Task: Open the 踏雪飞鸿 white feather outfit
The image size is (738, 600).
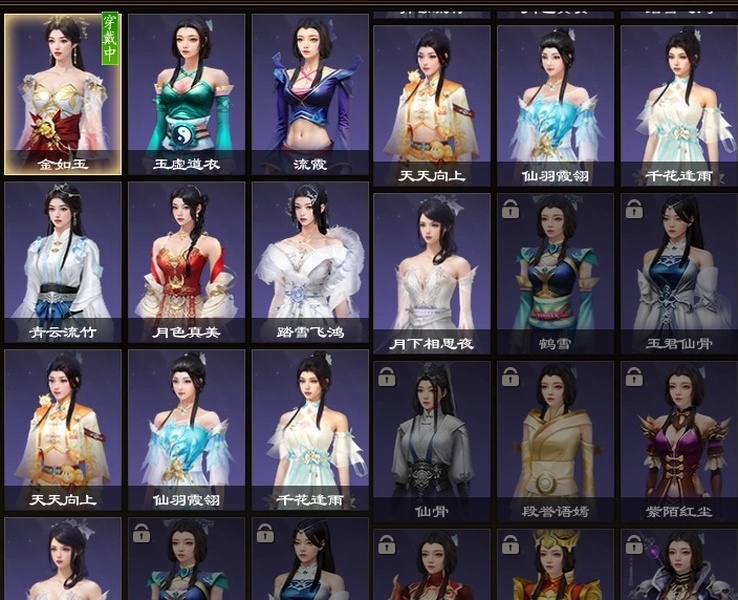Action: point(310,262)
